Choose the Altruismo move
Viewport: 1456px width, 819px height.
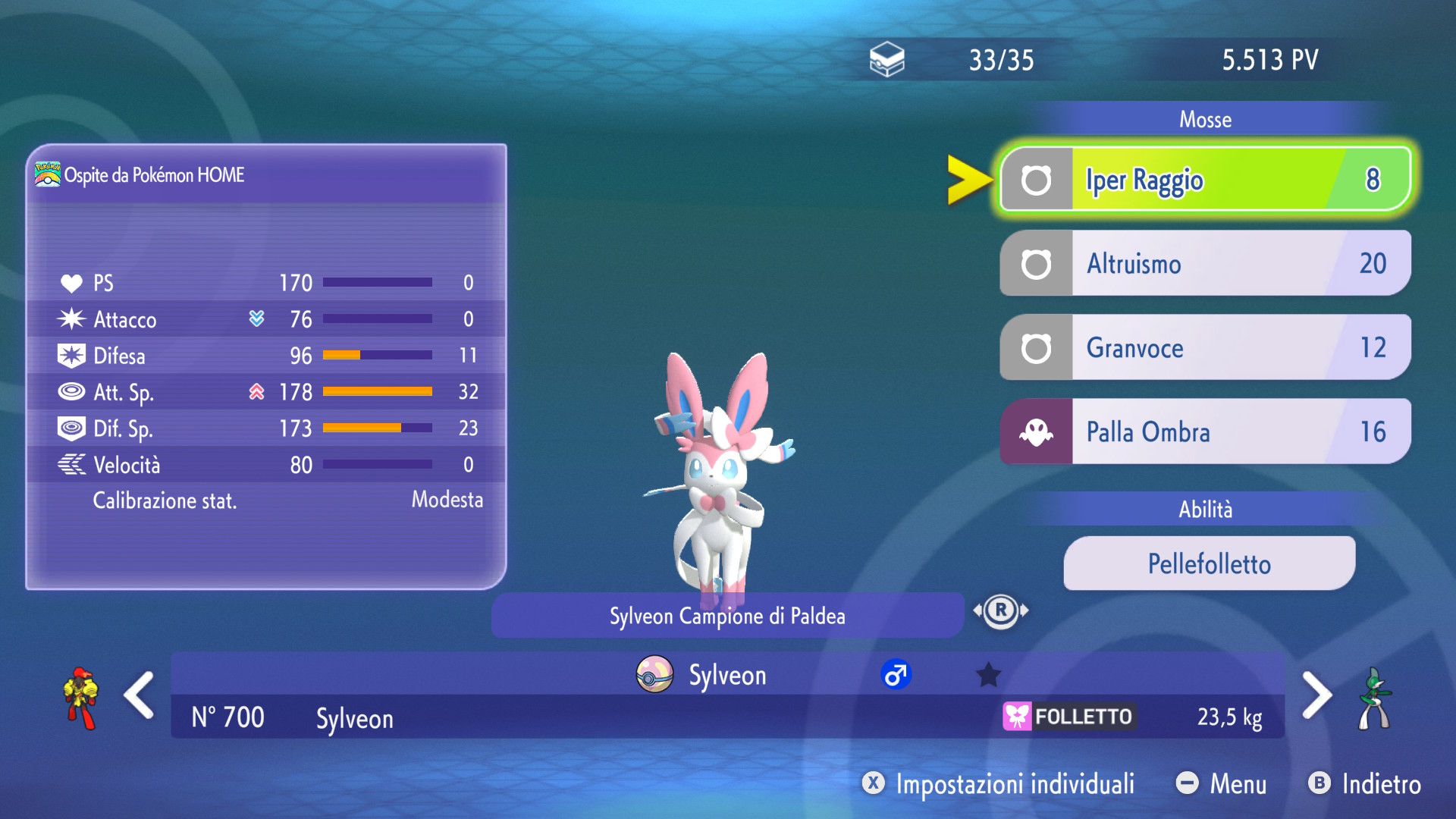(x=1206, y=264)
